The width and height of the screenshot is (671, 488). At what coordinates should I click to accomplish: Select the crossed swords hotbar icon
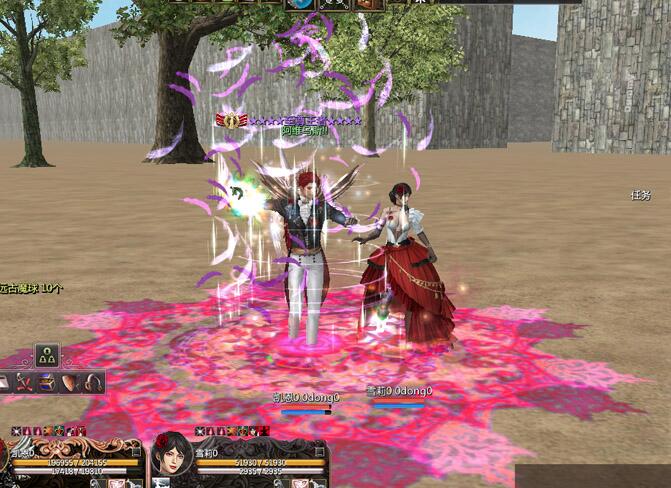click(24, 382)
